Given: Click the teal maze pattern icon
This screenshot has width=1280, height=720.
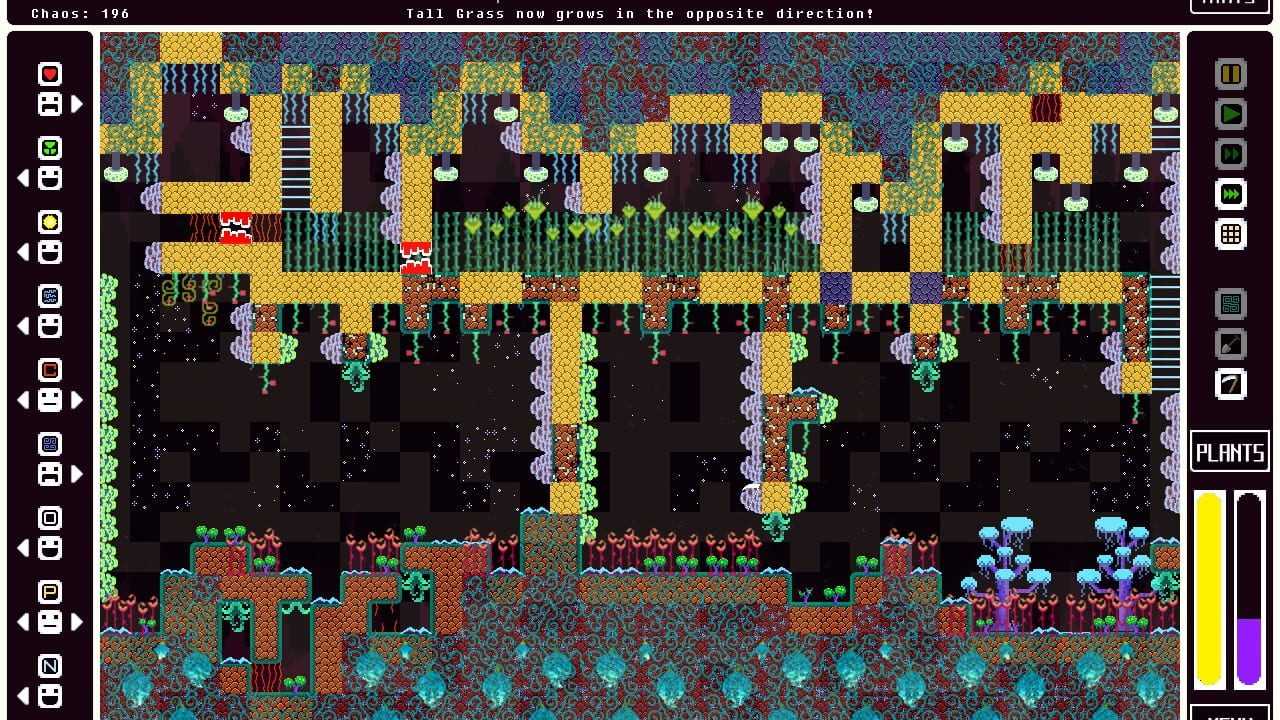Looking at the screenshot, I should [x=1230, y=304].
